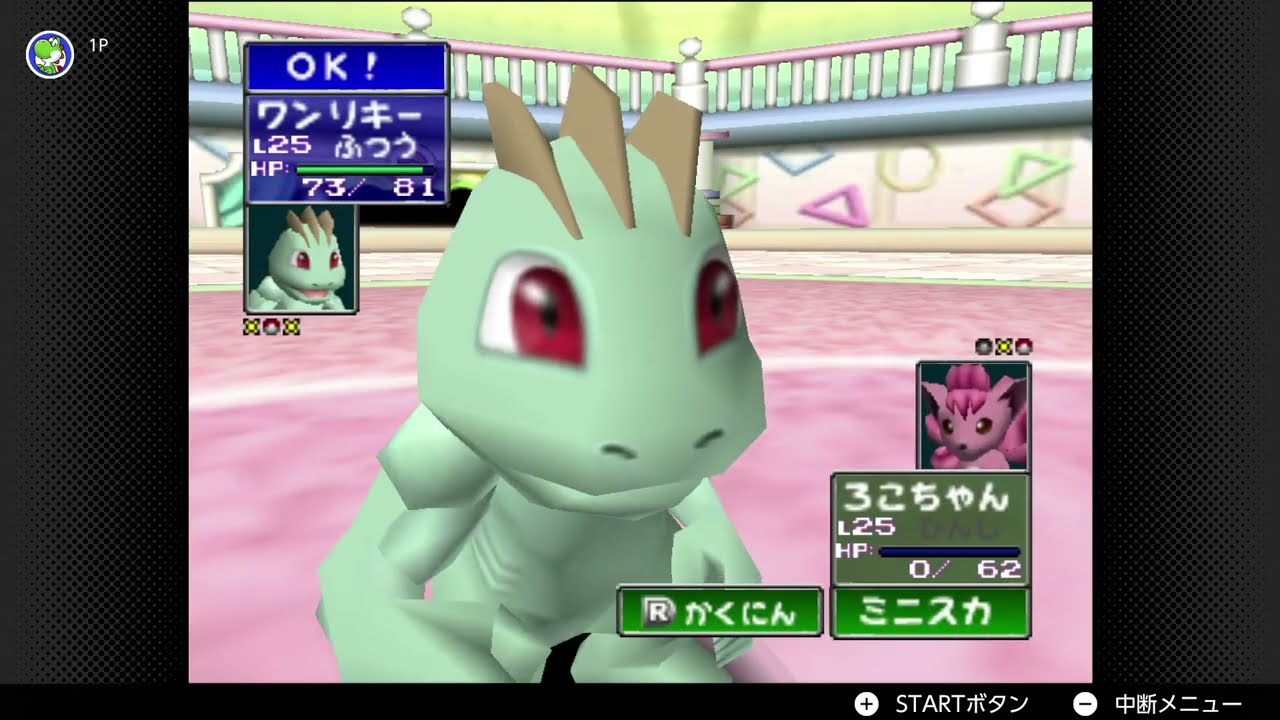Click the Yoshi player 1 icon

click(49, 54)
